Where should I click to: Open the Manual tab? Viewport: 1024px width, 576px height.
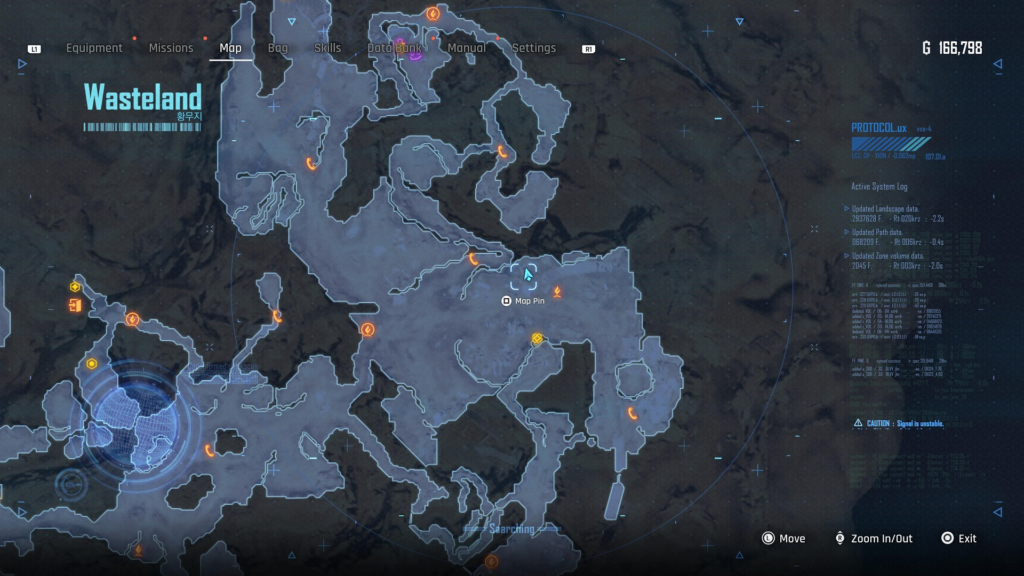[467, 48]
